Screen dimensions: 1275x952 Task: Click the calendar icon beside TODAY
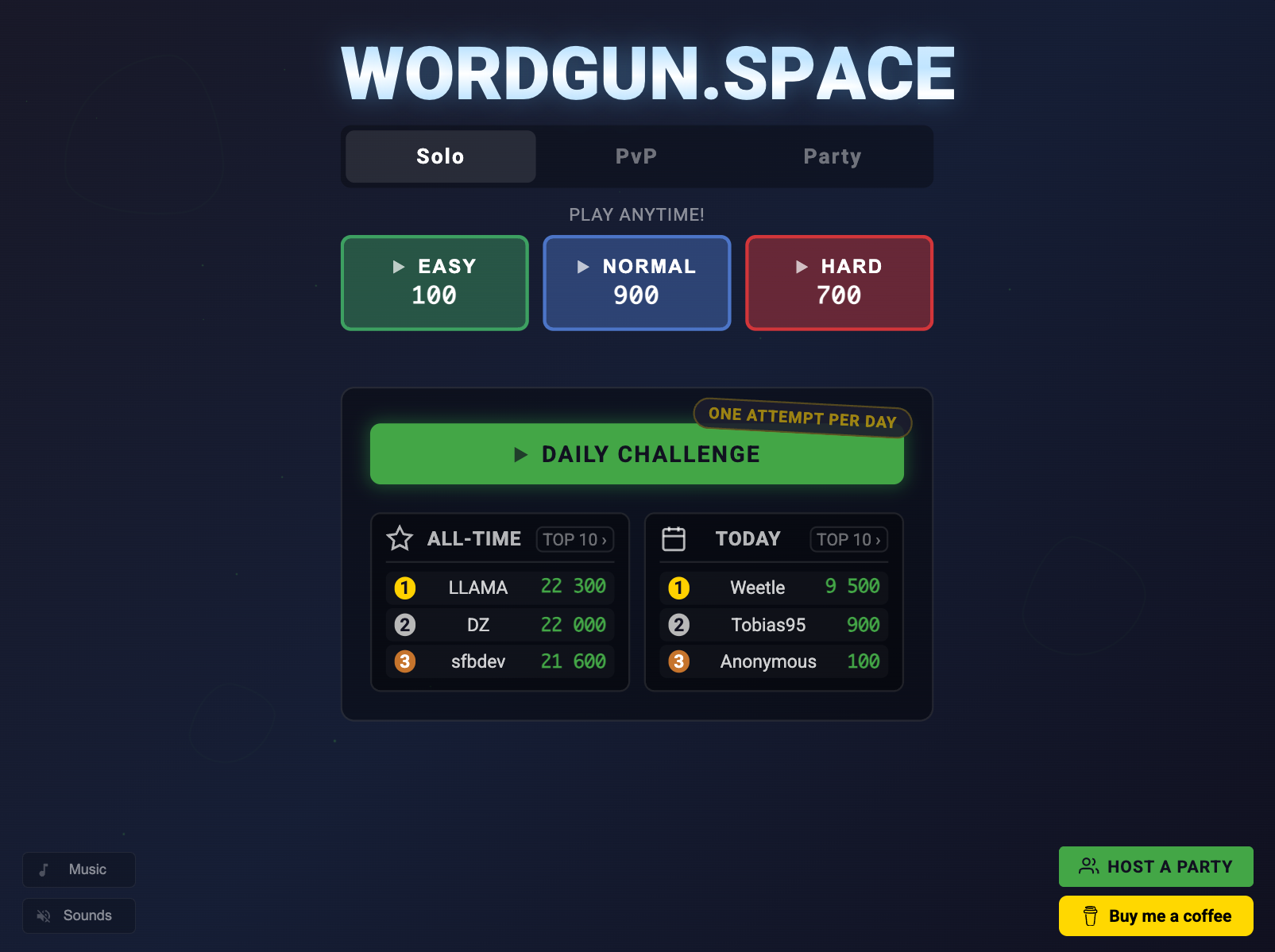click(x=674, y=538)
